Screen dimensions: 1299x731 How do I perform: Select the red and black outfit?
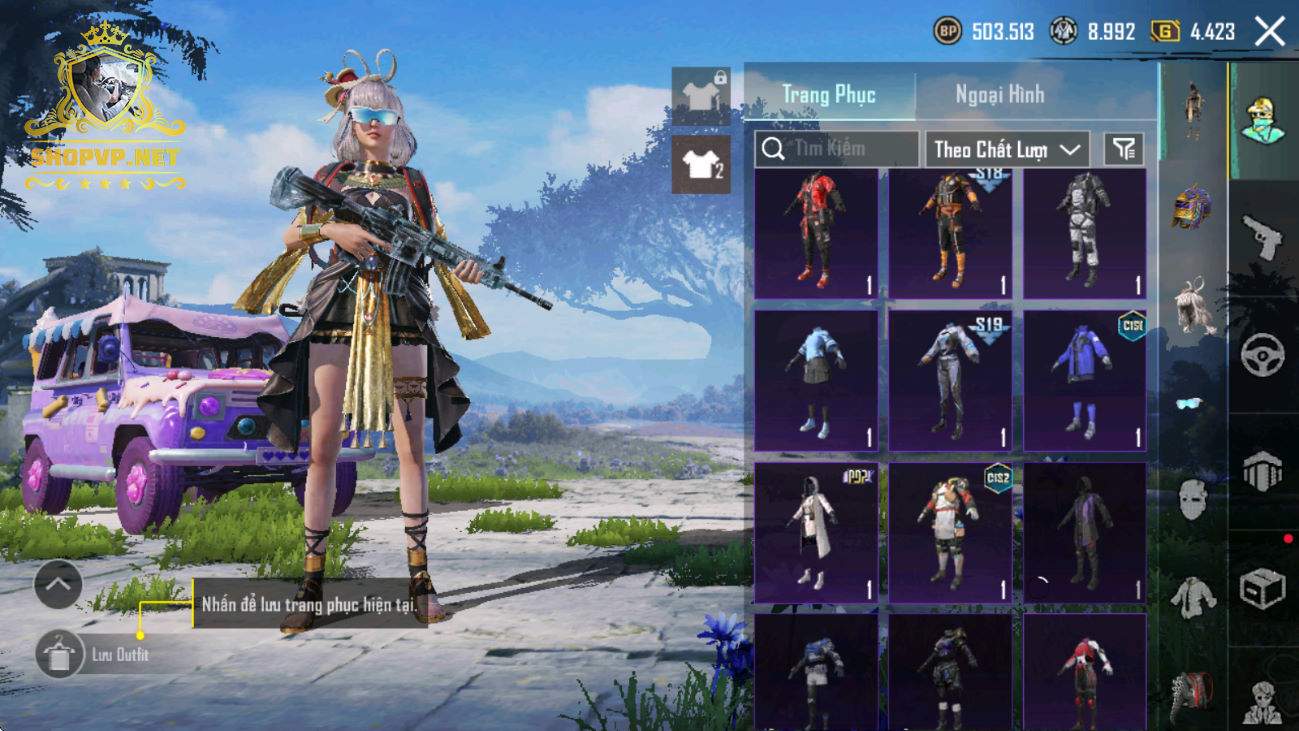pyautogui.click(x=816, y=234)
